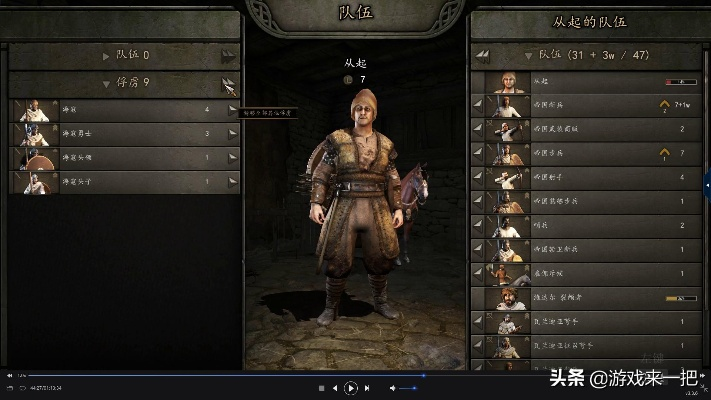The width and height of the screenshot is (711, 400).
Task: Move the 帝国新兵 troop left with its row arrow
Action: pyautogui.click(x=477, y=104)
